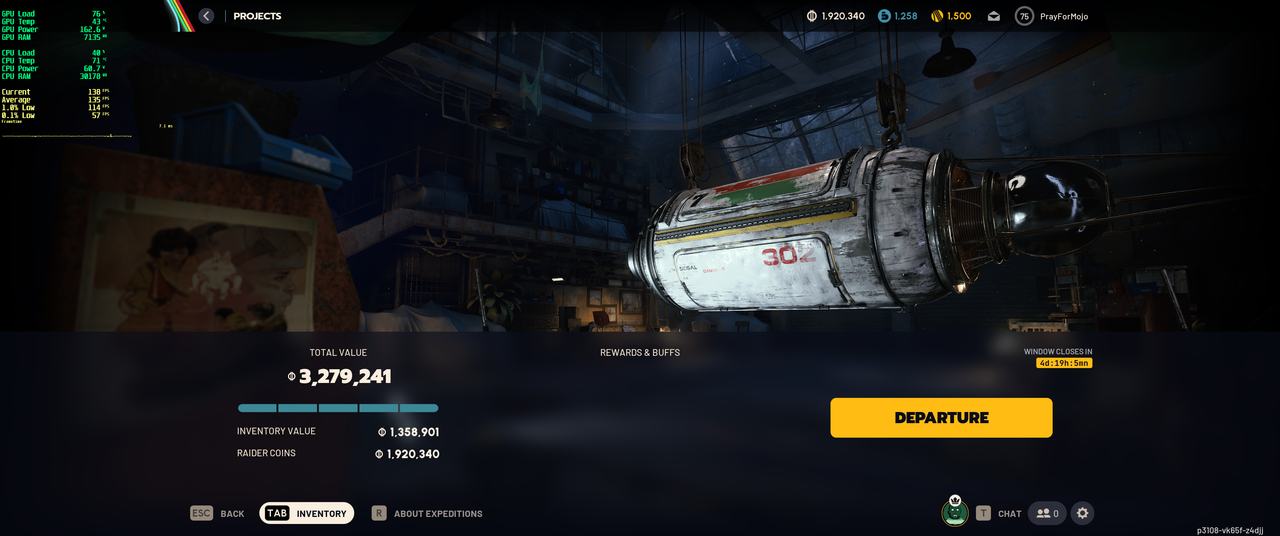Open the party members button showing 0
This screenshot has width=1280, height=536.
(1047, 513)
